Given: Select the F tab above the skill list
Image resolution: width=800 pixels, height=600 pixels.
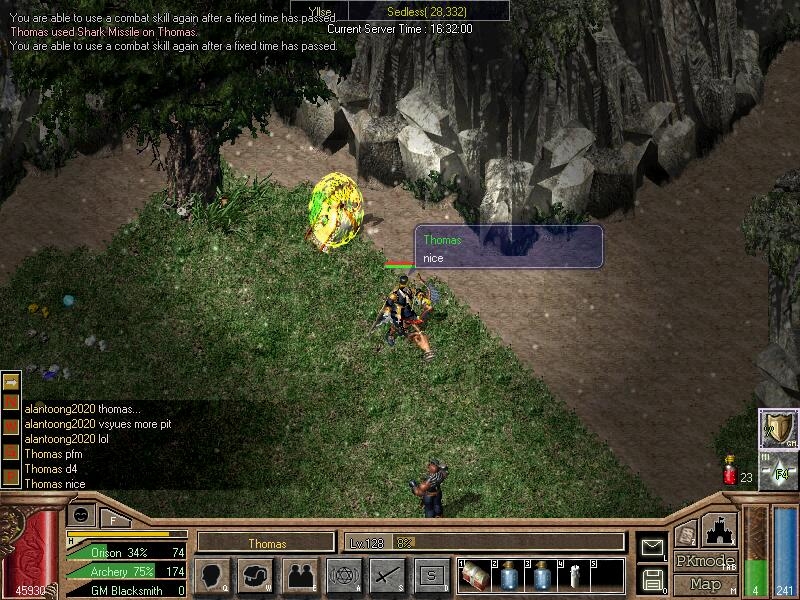Looking at the screenshot, I should click(x=113, y=519).
